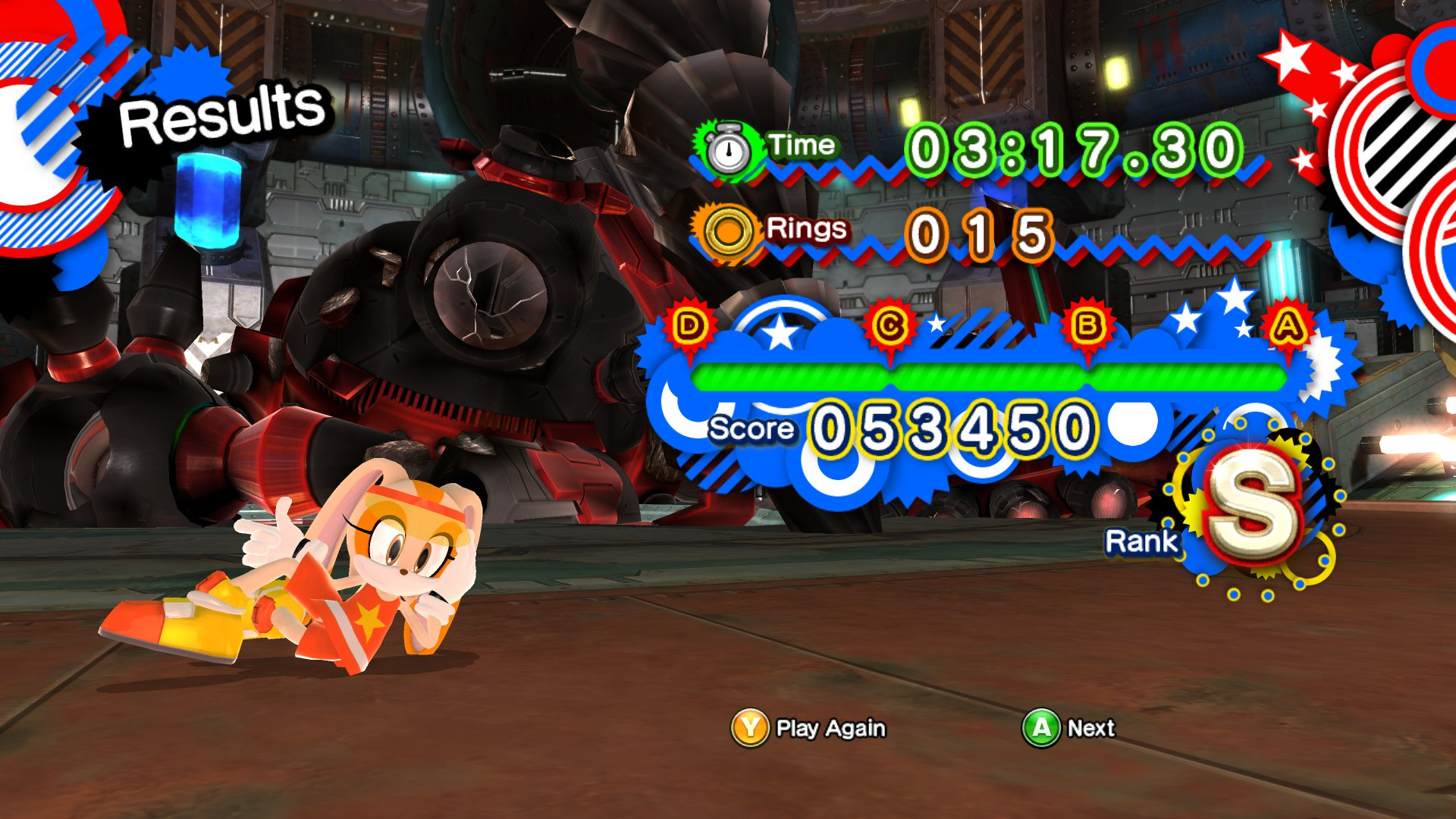
Task: Select the Score value 053450
Action: [x=948, y=426]
